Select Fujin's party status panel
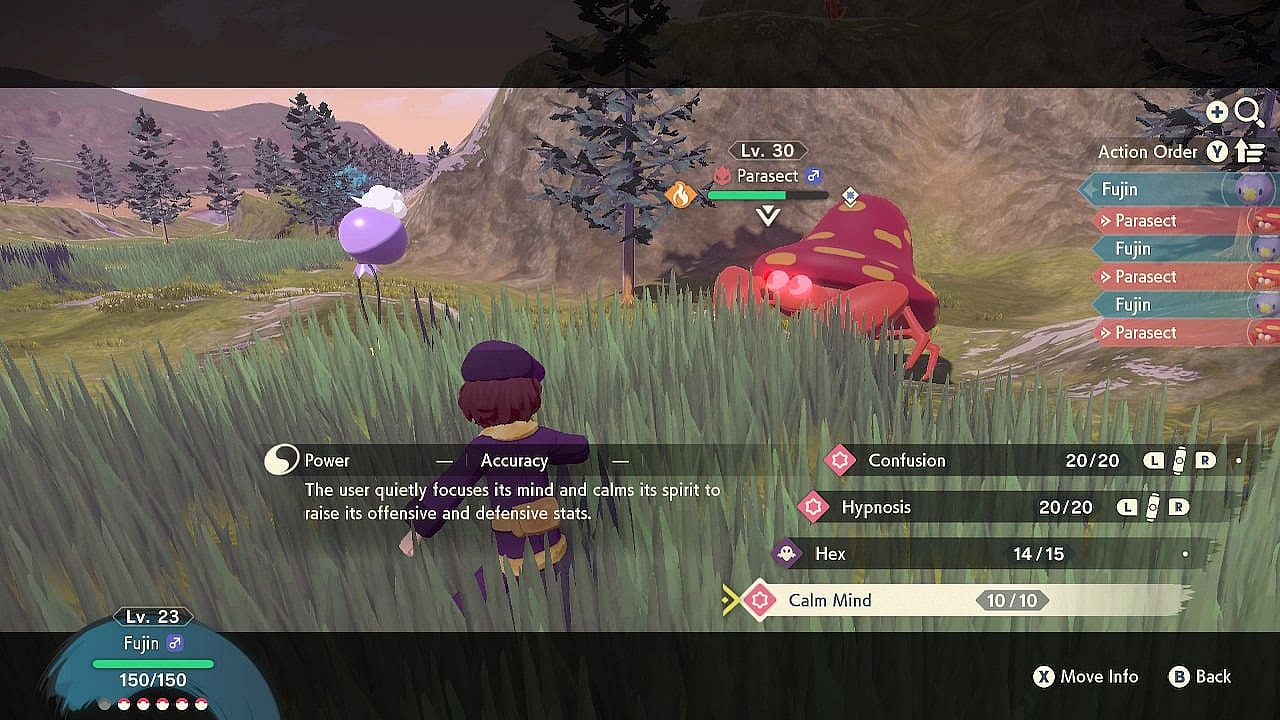The image size is (1280, 720). [153, 660]
